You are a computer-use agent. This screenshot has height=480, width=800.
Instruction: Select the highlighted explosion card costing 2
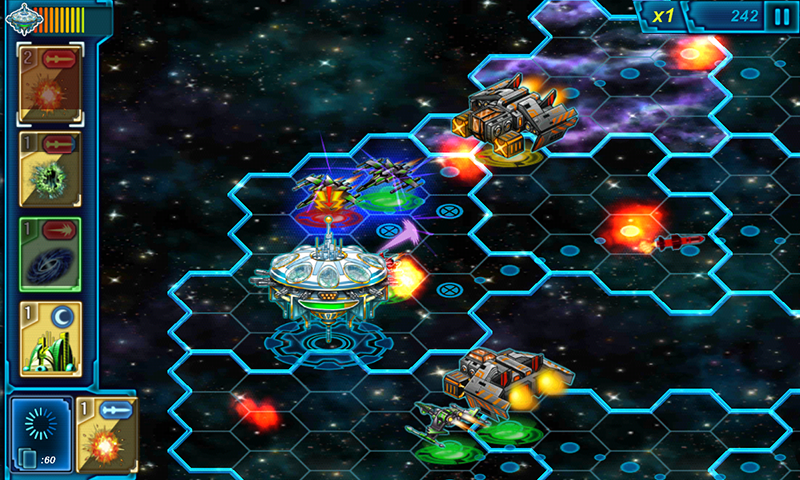(x=51, y=84)
